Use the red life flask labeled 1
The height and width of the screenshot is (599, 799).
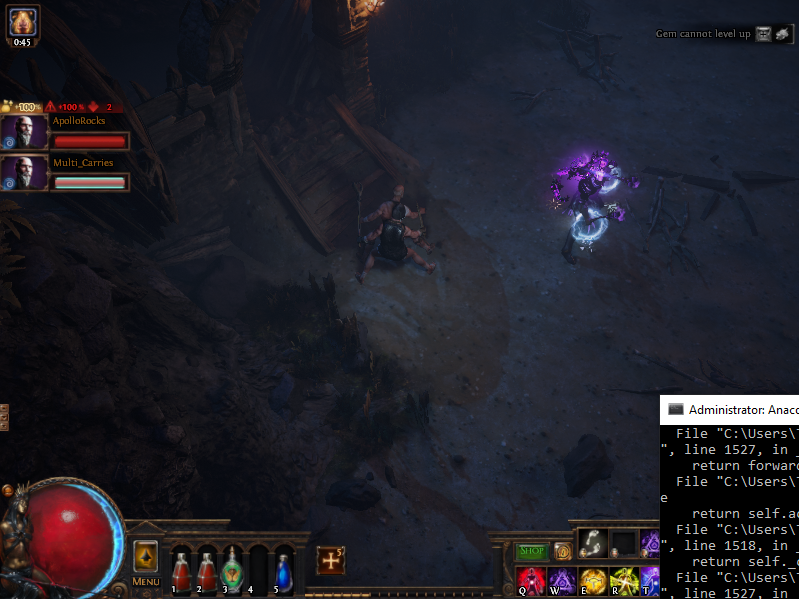tap(181, 570)
